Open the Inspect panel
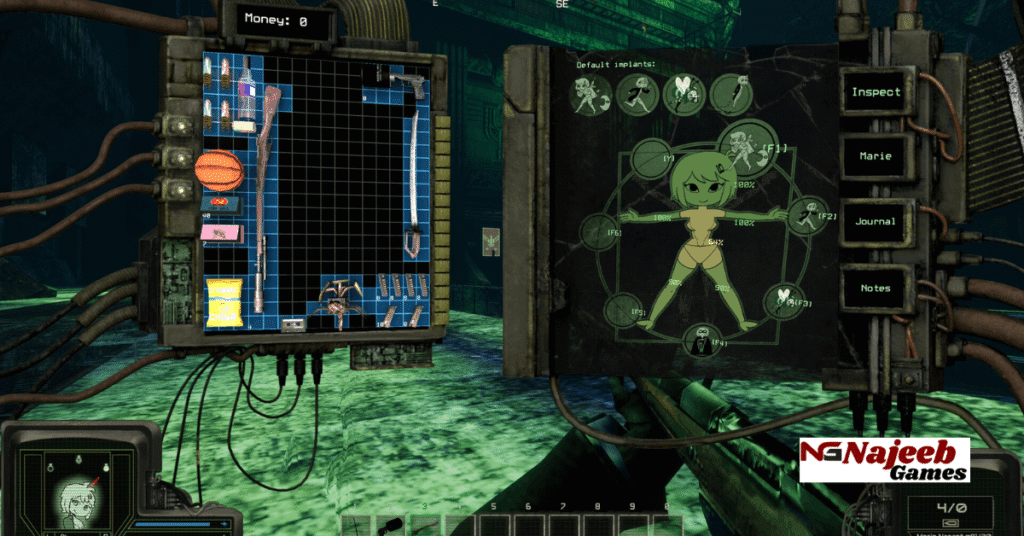The height and width of the screenshot is (536, 1024). point(876,93)
